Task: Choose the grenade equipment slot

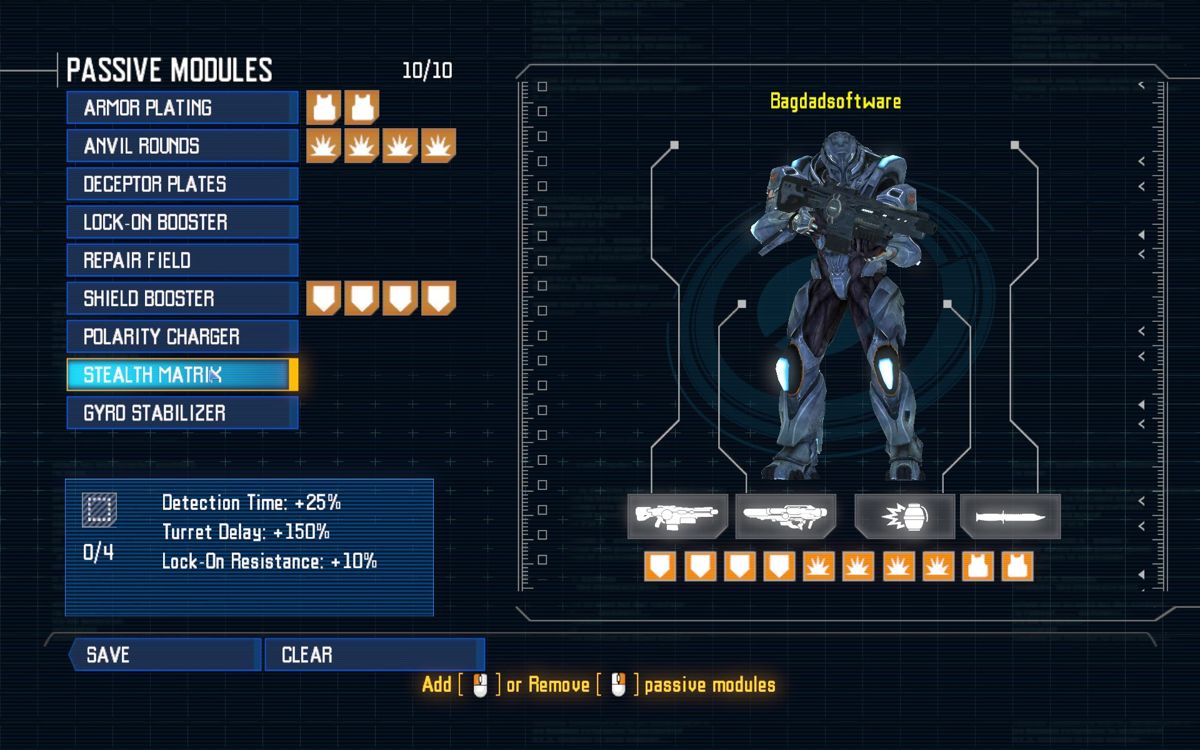Action: click(x=905, y=517)
